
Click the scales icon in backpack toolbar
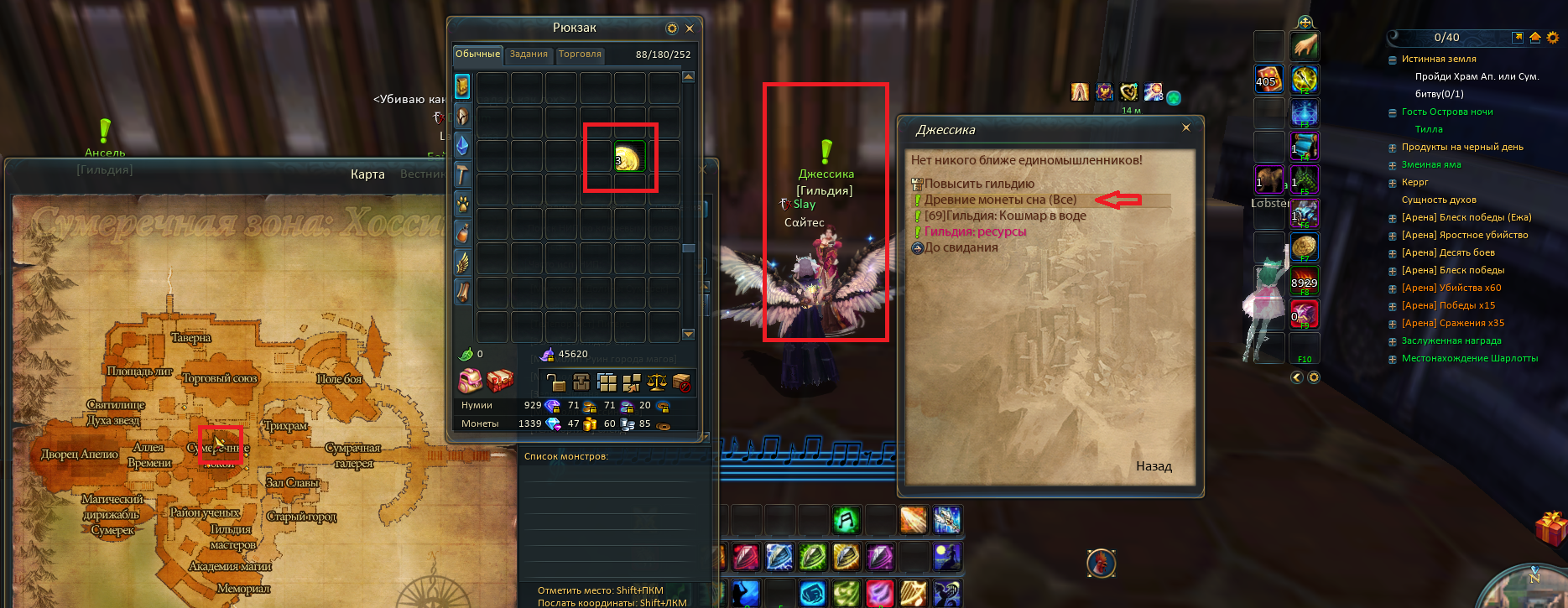[x=657, y=382]
